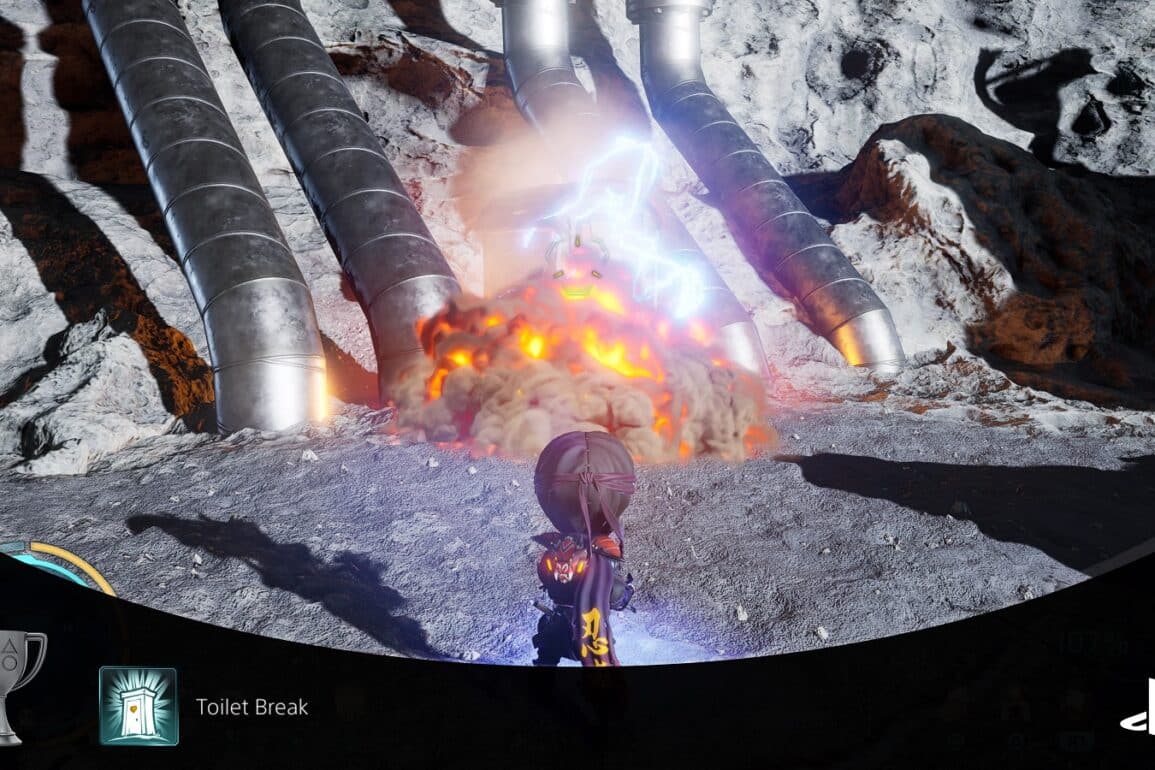The width and height of the screenshot is (1155, 770).
Task: Open the Toilet Break trophy thumbnail
Action: [138, 706]
